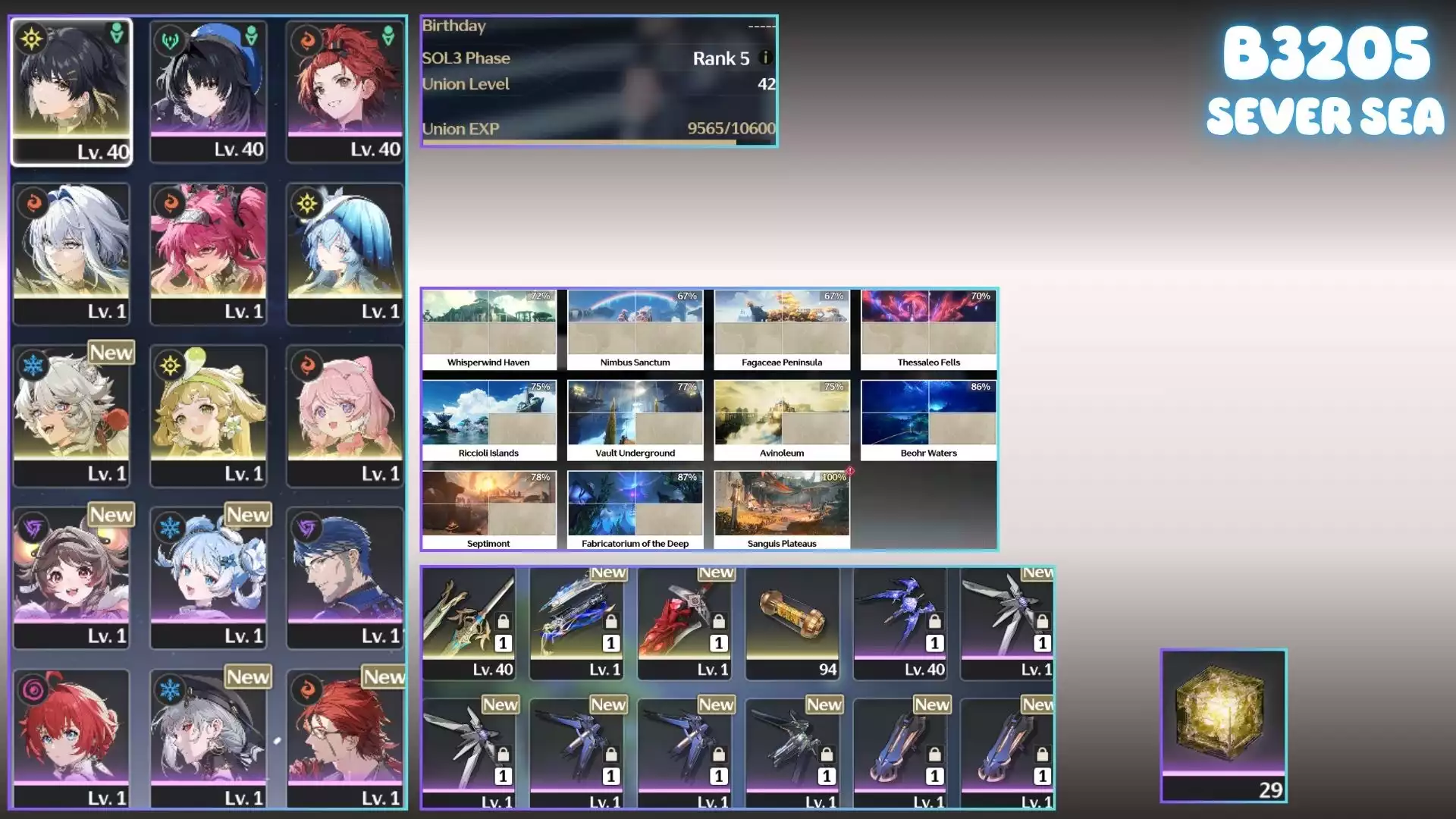Open the Sanguis Plateaus 100% tile
Screen dimensions: 1456x819
point(782,510)
